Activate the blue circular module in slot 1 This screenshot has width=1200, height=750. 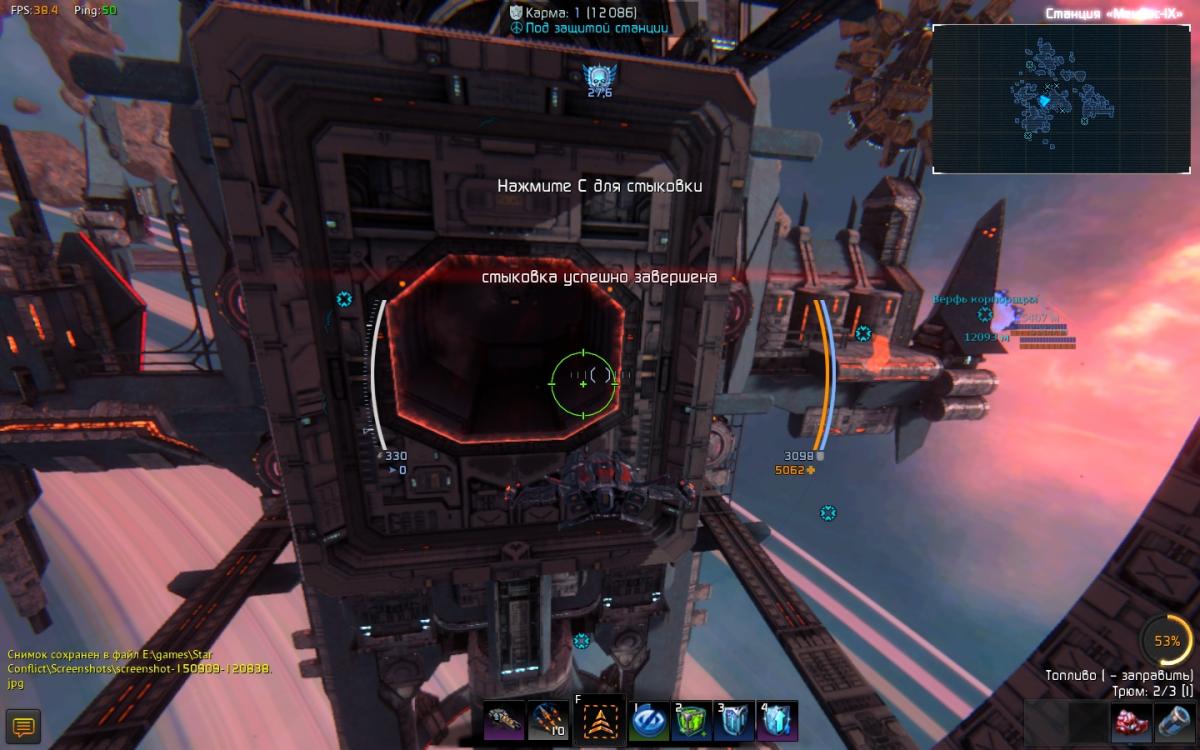coord(649,721)
